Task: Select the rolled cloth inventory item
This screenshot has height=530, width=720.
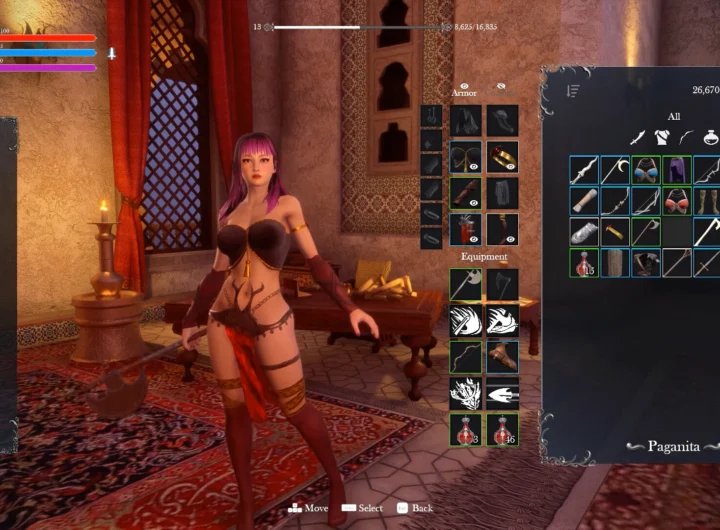Action: [x=584, y=201]
